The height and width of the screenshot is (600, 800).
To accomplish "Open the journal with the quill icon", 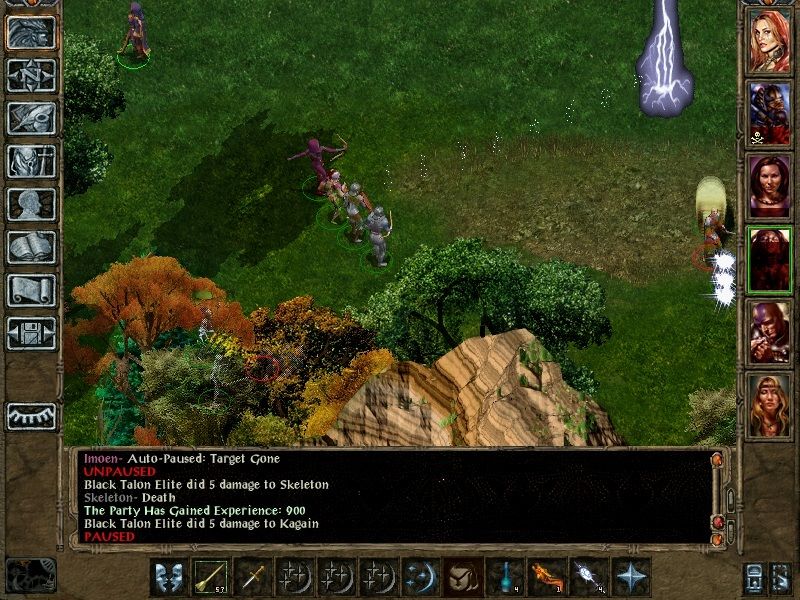I will (x=31, y=118).
